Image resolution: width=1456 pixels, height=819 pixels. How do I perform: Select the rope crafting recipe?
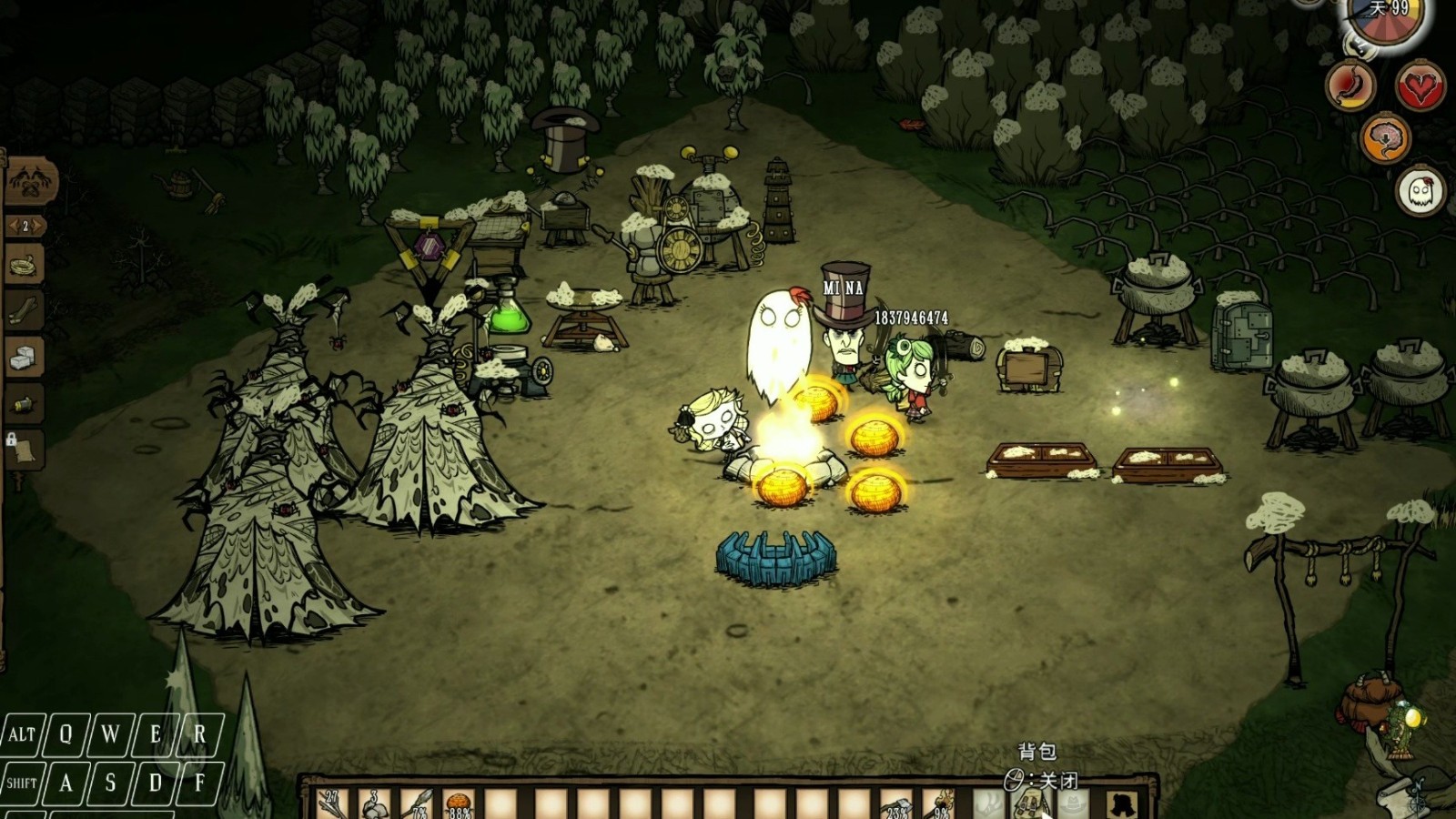(25, 267)
